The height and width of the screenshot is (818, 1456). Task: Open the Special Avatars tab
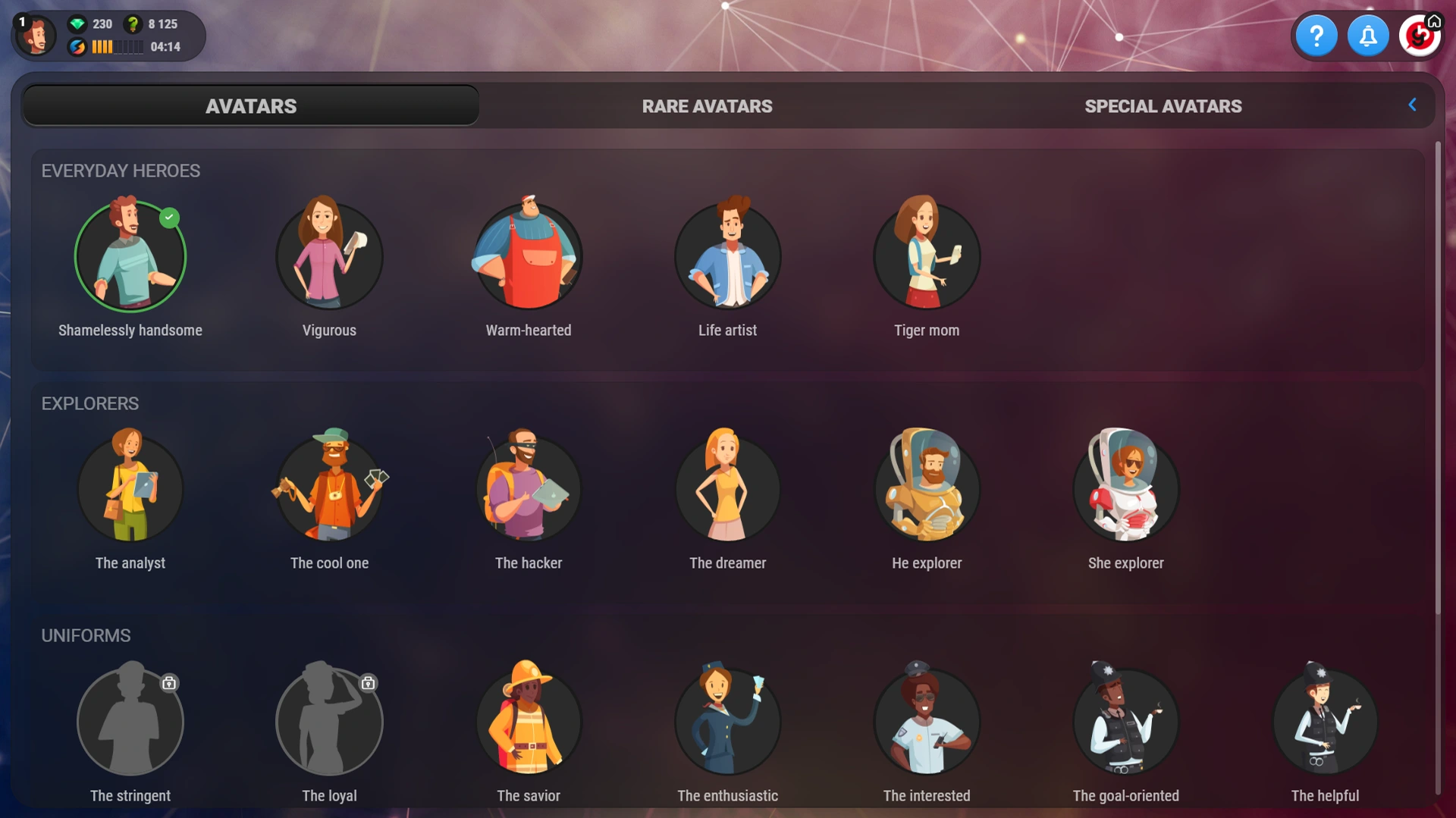(1164, 106)
